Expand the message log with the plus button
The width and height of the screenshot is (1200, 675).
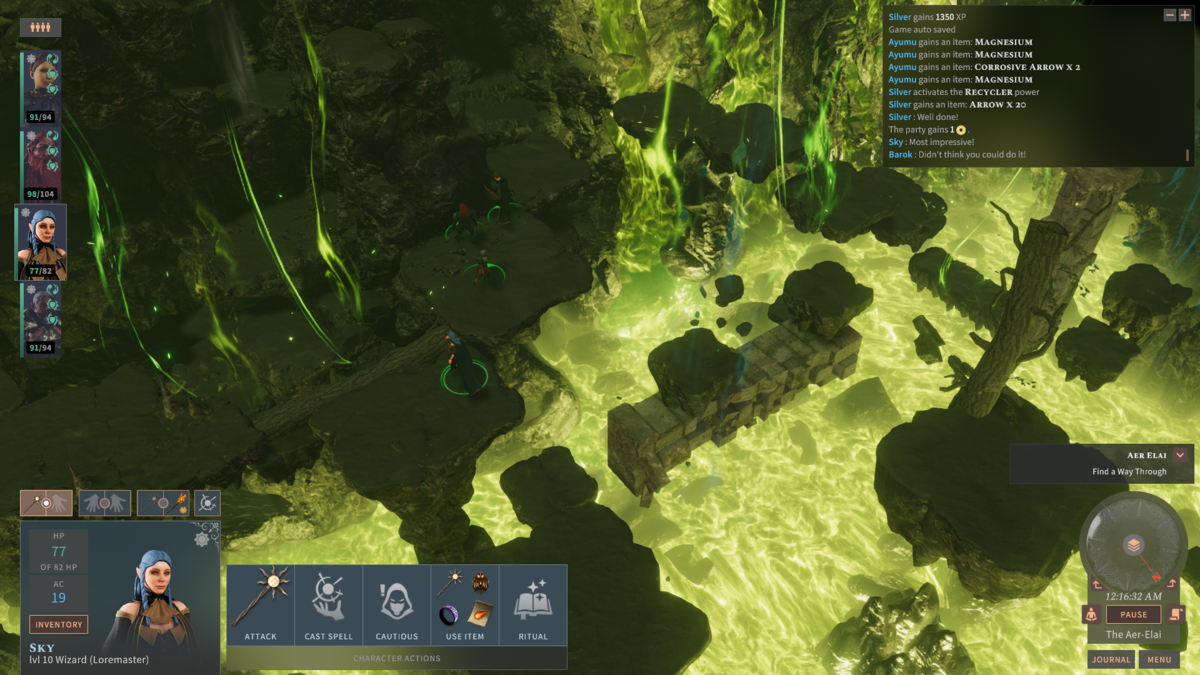(x=1185, y=15)
